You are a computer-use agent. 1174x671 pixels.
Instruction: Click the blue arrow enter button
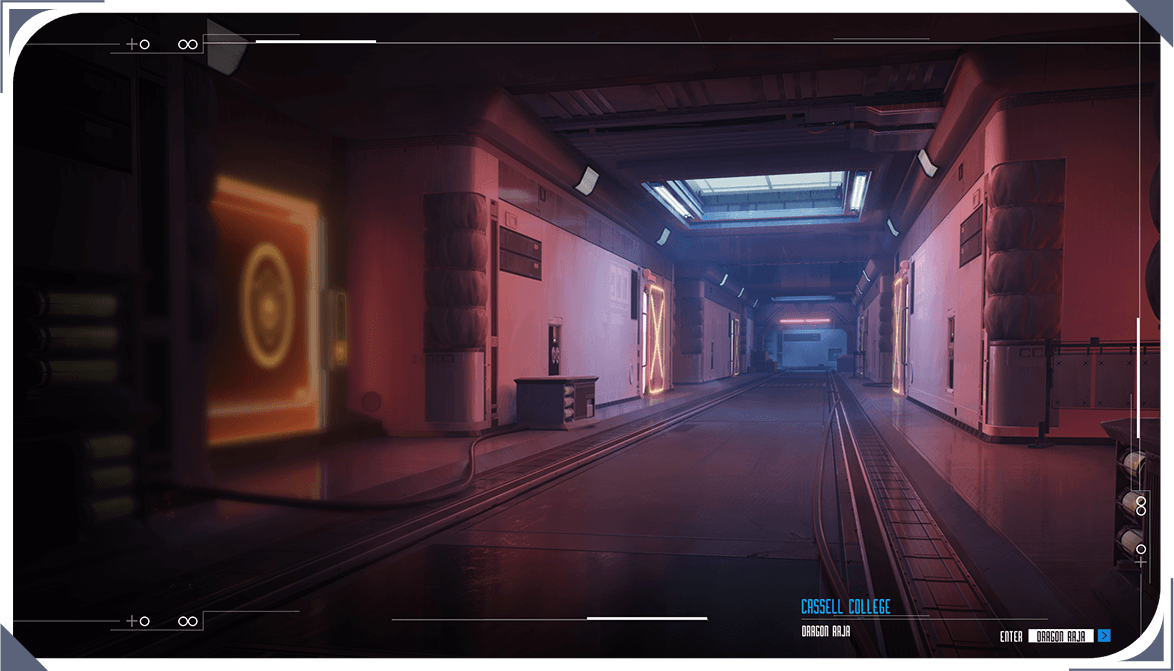[x=1104, y=635]
